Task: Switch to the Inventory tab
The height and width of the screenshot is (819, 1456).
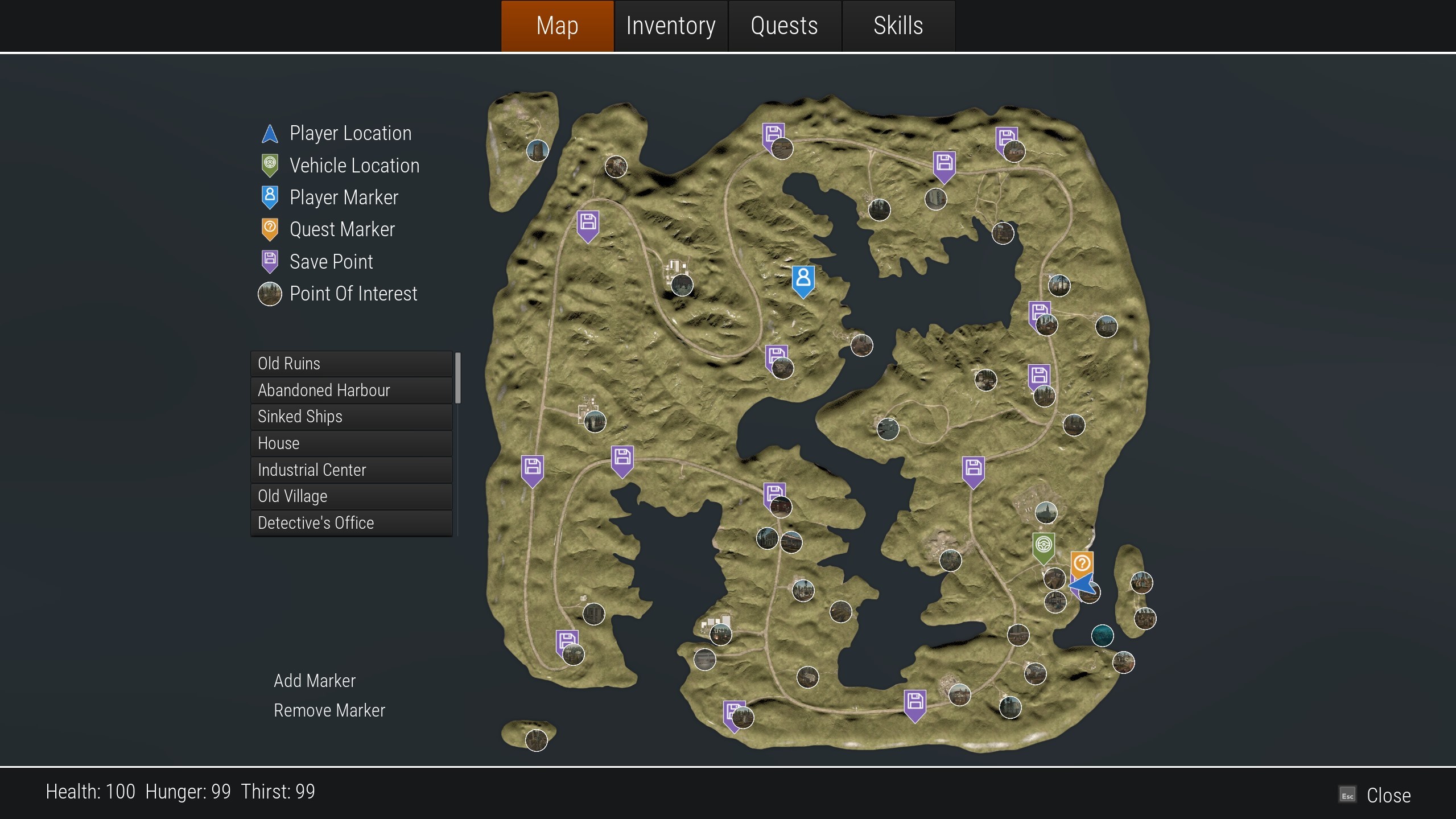Action: [670, 26]
